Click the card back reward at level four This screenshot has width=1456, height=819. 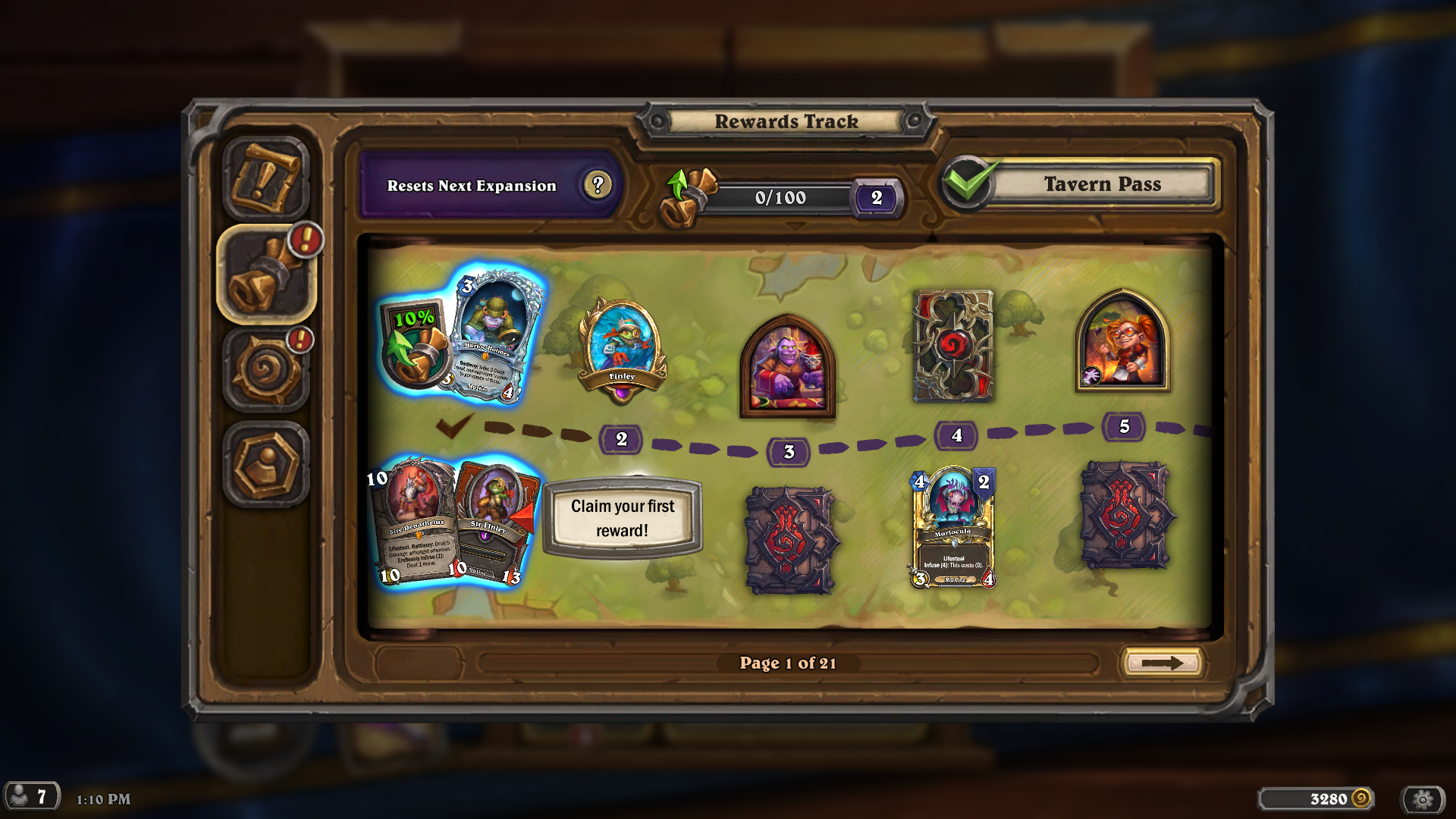point(953,345)
